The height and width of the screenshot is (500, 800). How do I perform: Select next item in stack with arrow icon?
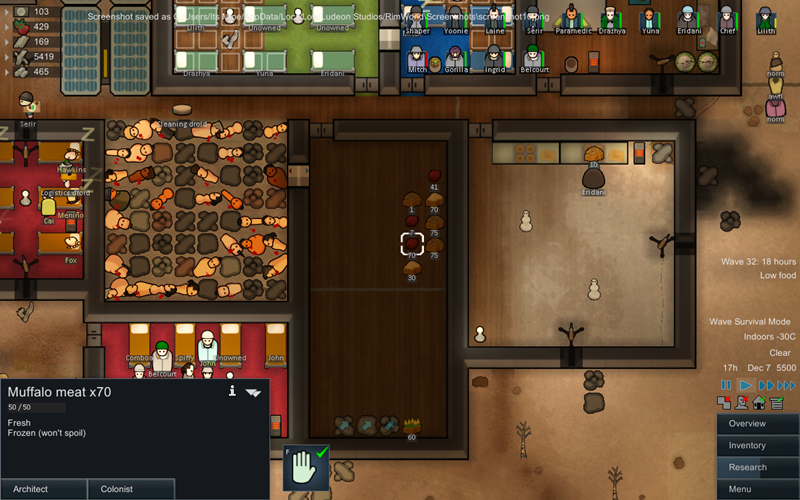click(x=253, y=392)
